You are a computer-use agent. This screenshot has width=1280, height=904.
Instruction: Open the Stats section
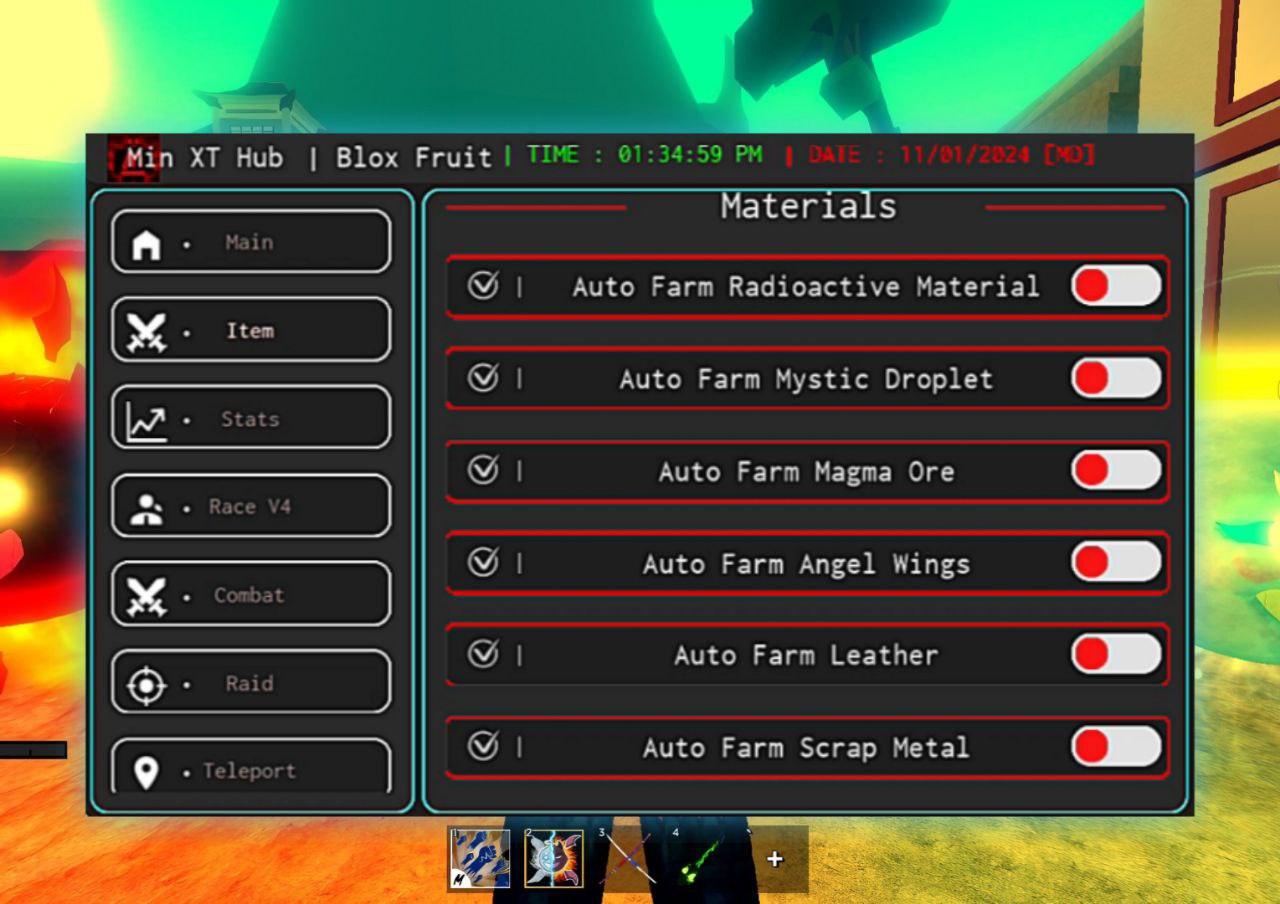250,418
